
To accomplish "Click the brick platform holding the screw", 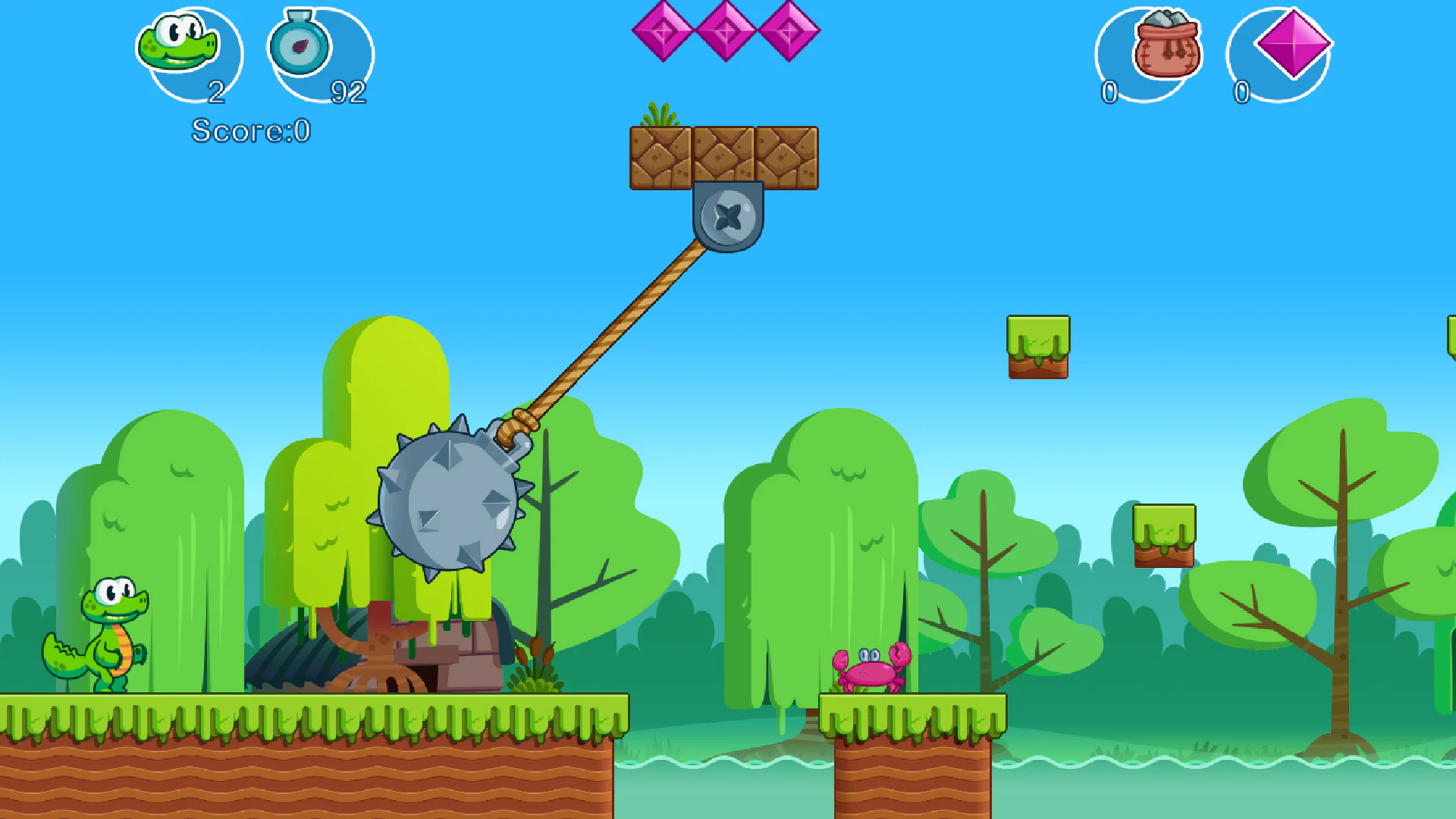I will [x=724, y=155].
